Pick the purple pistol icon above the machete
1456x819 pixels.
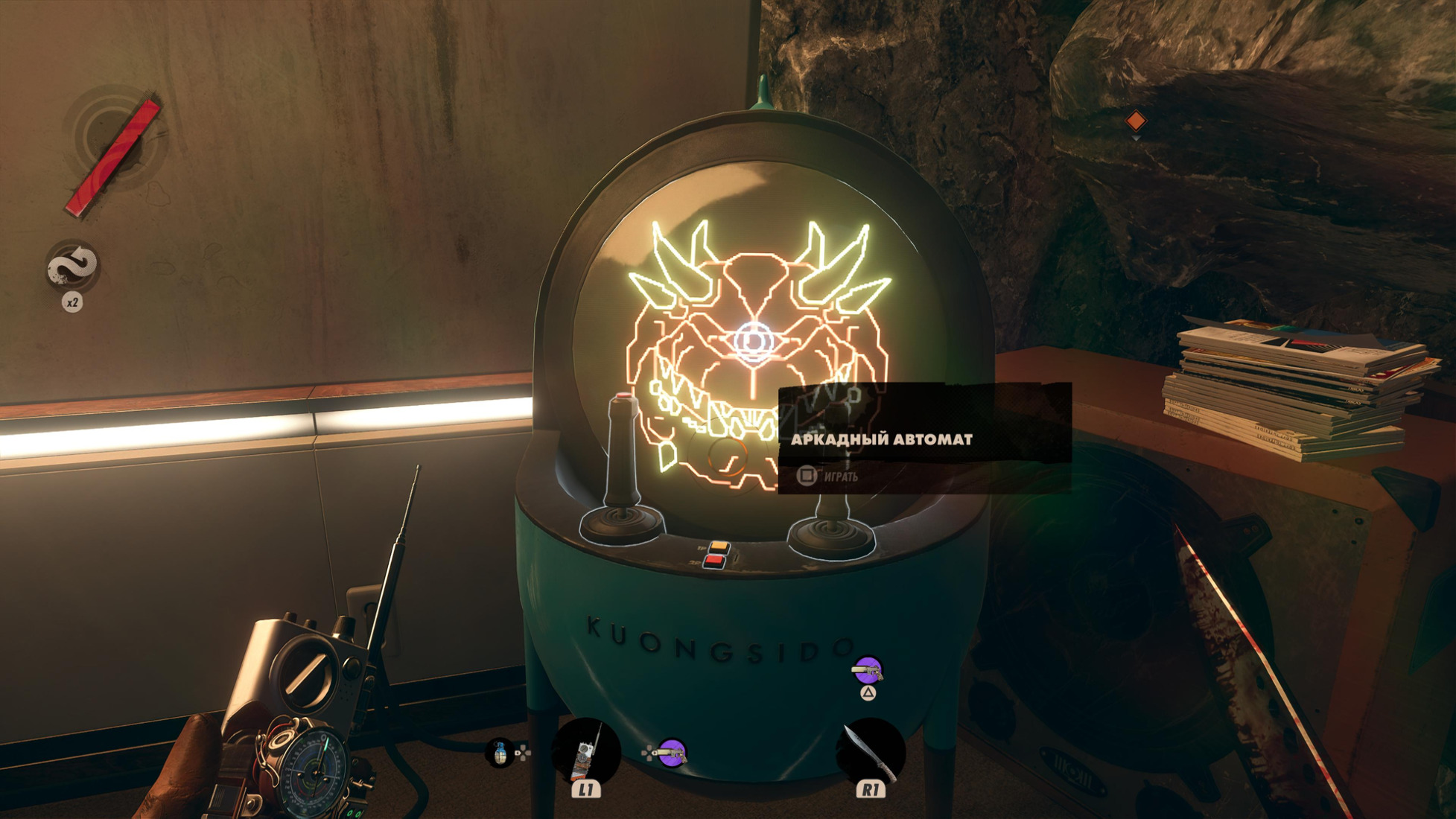[x=868, y=671]
